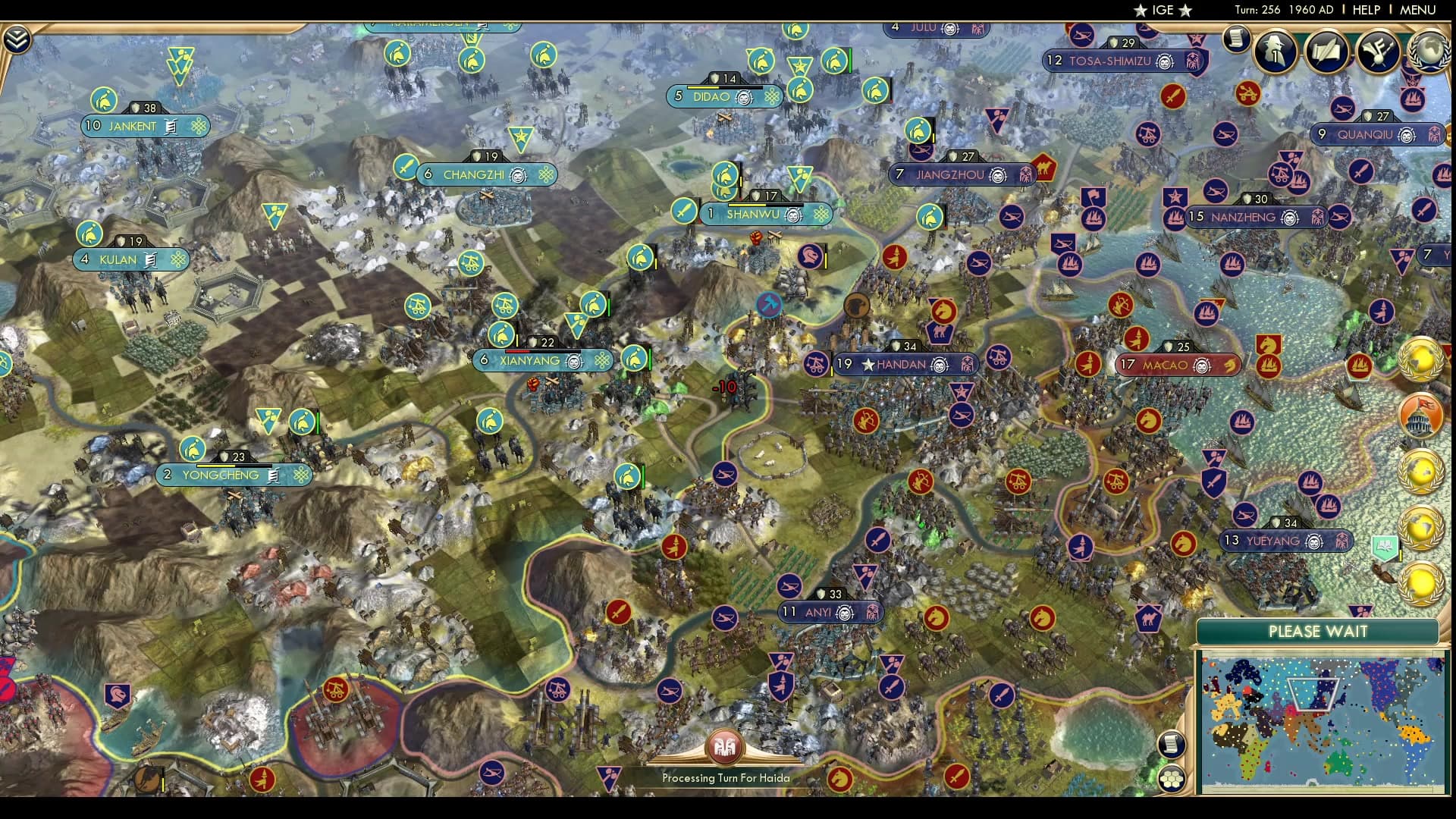Open HELP from the top bar
Viewport: 1456px width, 819px height.
[x=1365, y=11]
